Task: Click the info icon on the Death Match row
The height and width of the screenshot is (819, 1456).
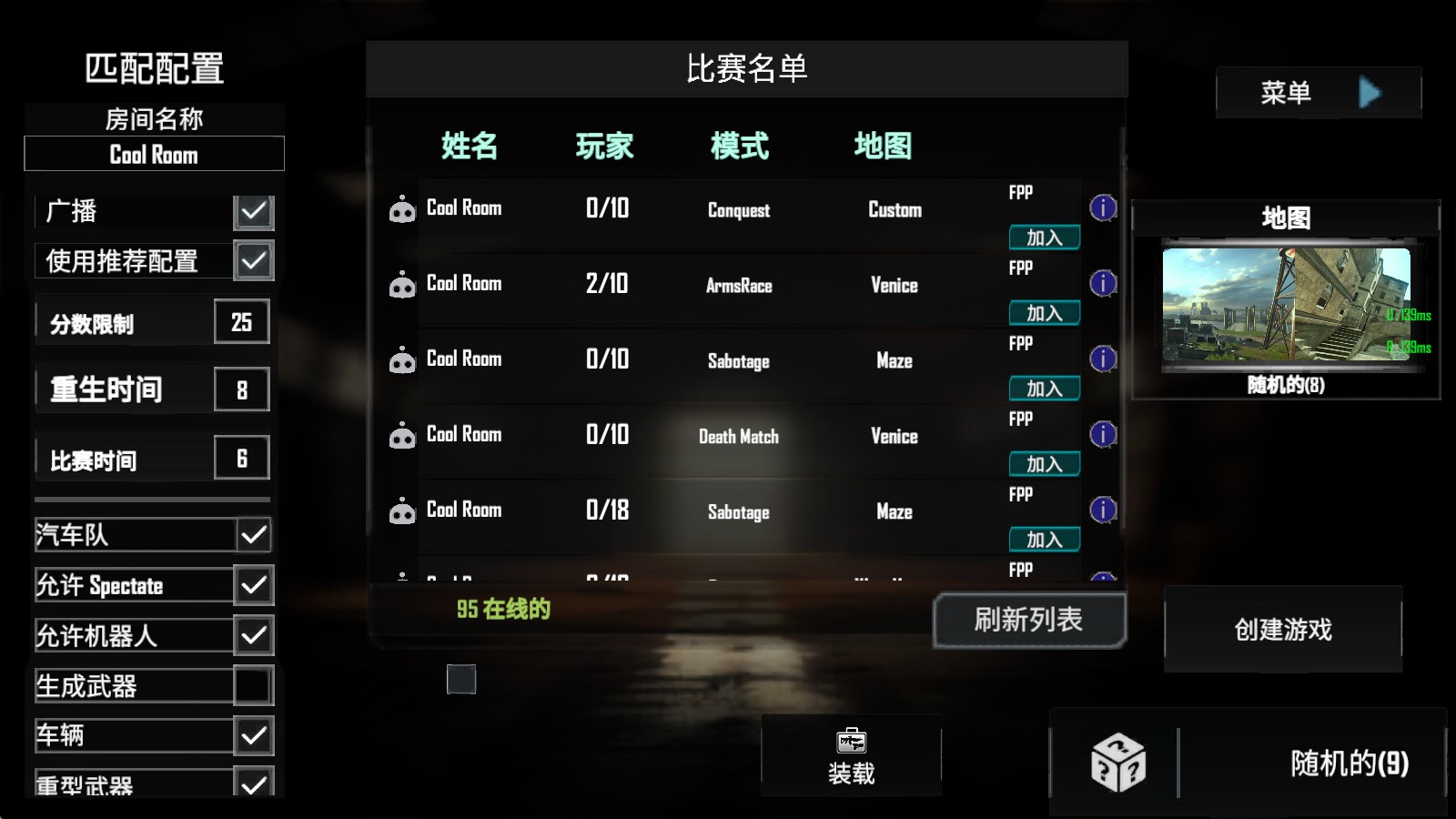Action: point(1103,435)
